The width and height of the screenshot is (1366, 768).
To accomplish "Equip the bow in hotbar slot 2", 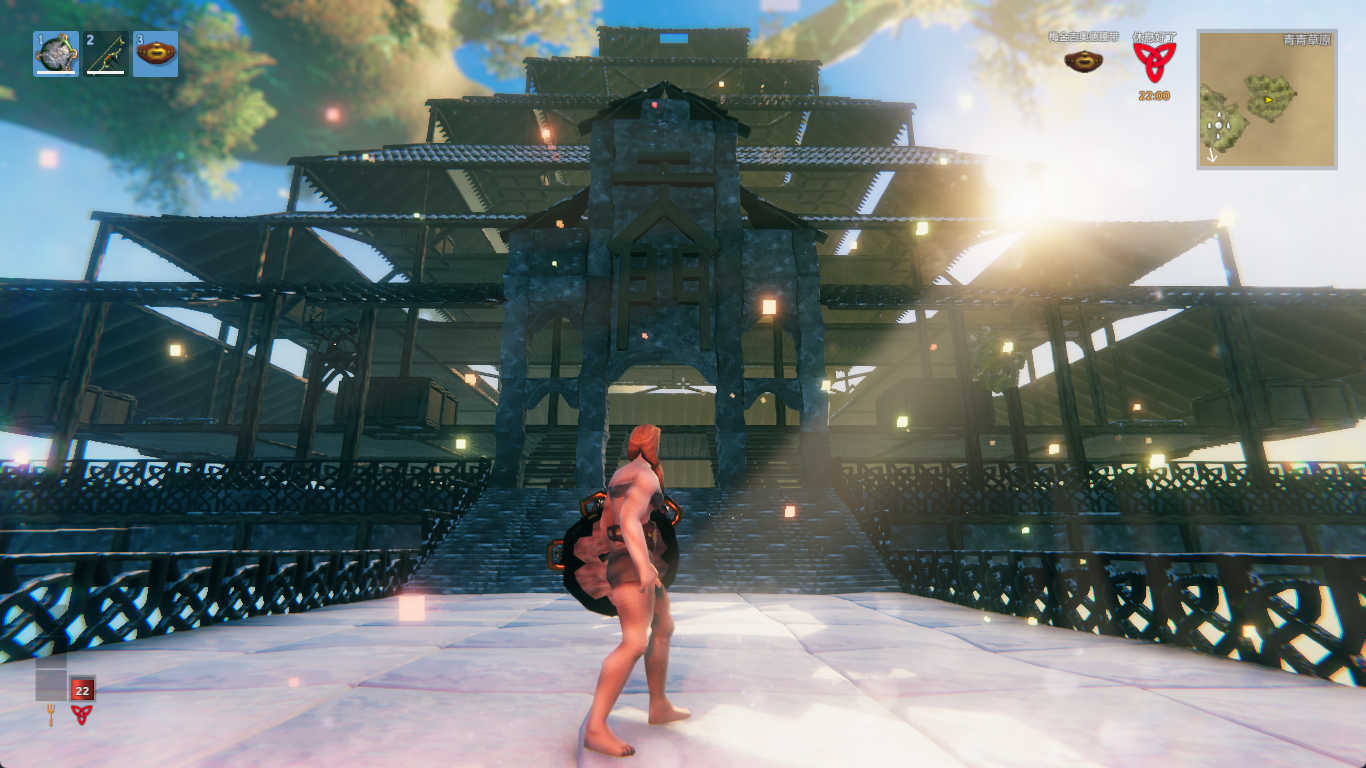I will point(105,53).
